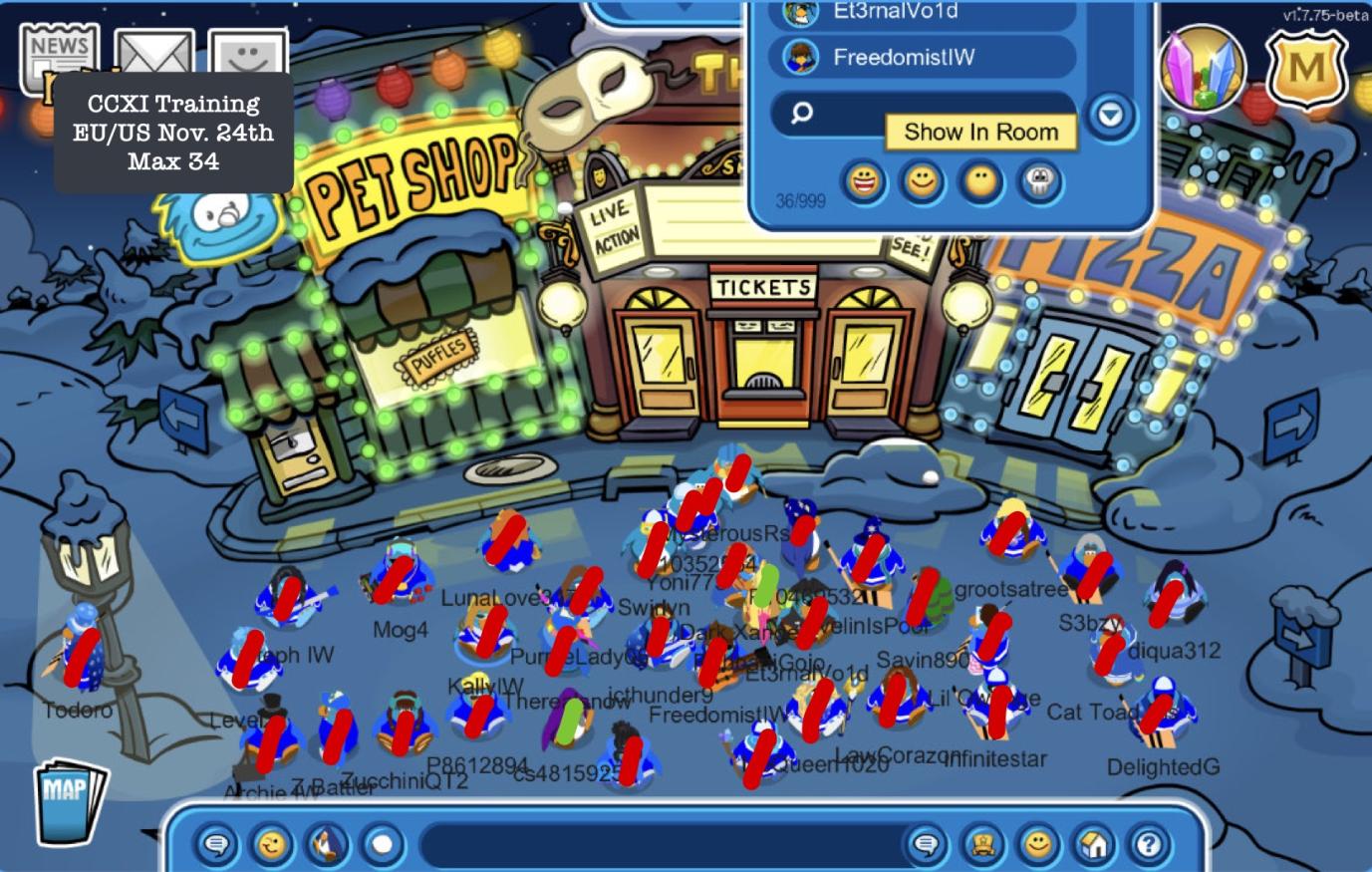Click the laughing face button in the player panel
Screen dimensions: 1372x872
pyautogui.click(x=864, y=182)
